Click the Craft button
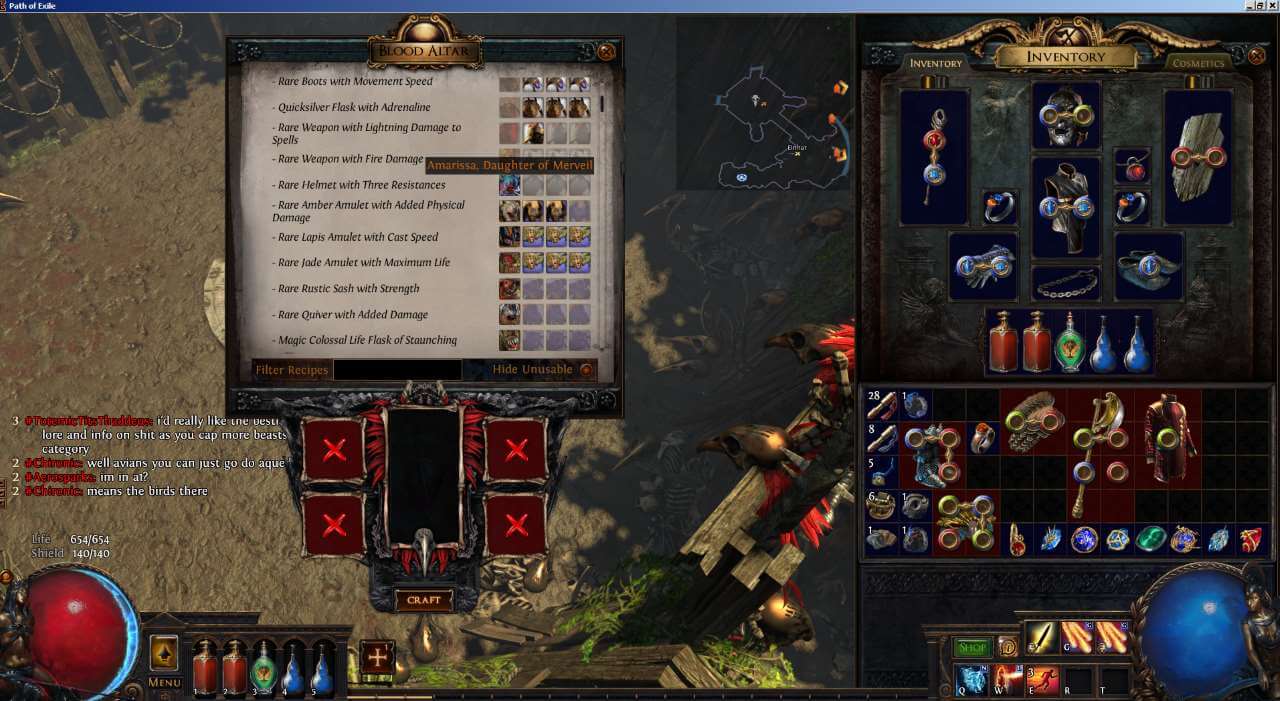This screenshot has width=1280, height=701. point(424,600)
